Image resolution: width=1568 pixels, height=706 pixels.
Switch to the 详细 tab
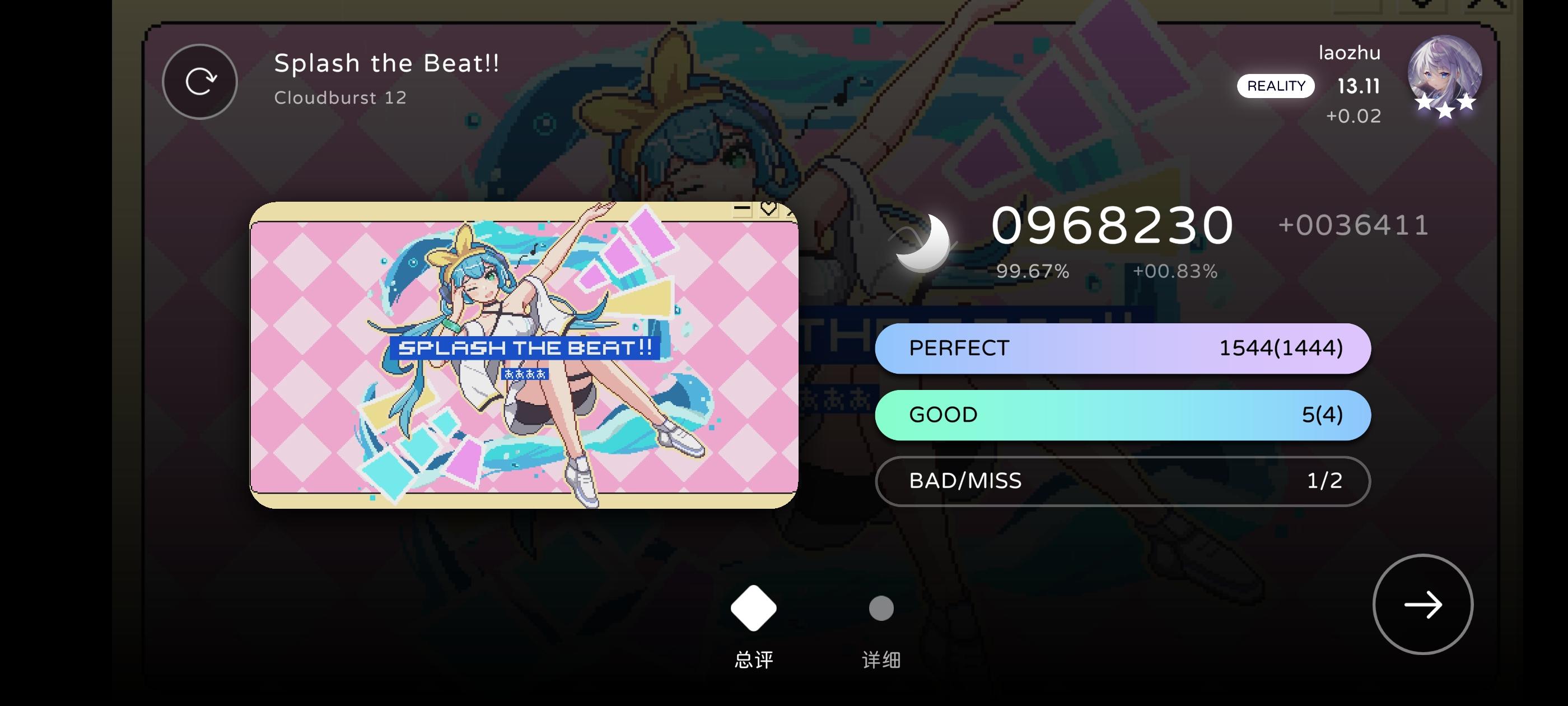click(881, 659)
